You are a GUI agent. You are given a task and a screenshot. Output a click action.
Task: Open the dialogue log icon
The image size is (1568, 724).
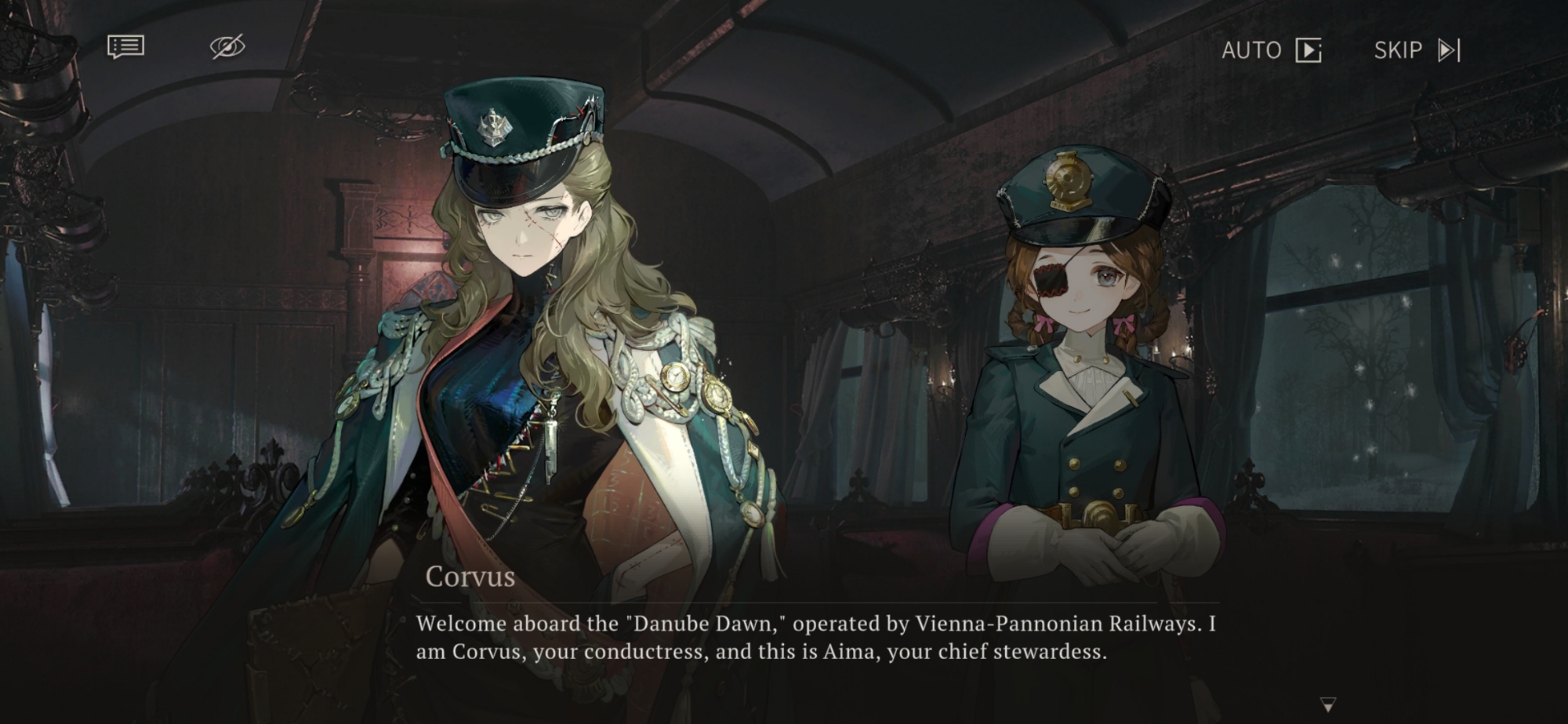pos(125,47)
